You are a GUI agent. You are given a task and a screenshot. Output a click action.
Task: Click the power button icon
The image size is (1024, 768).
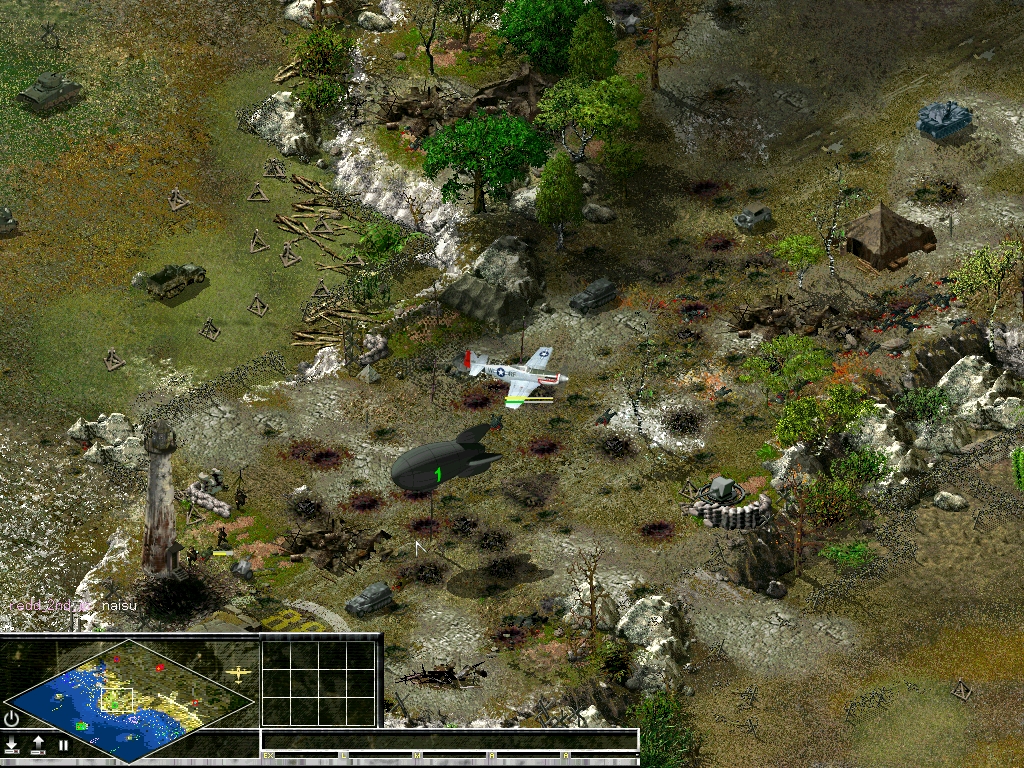pos(12,718)
